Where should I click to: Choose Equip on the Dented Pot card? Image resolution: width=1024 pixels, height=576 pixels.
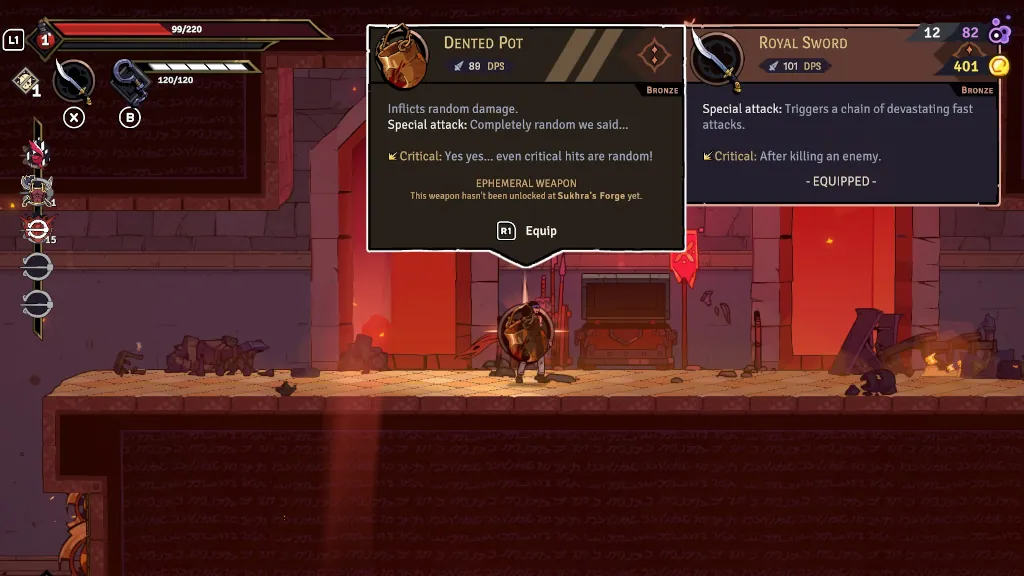[x=528, y=231]
